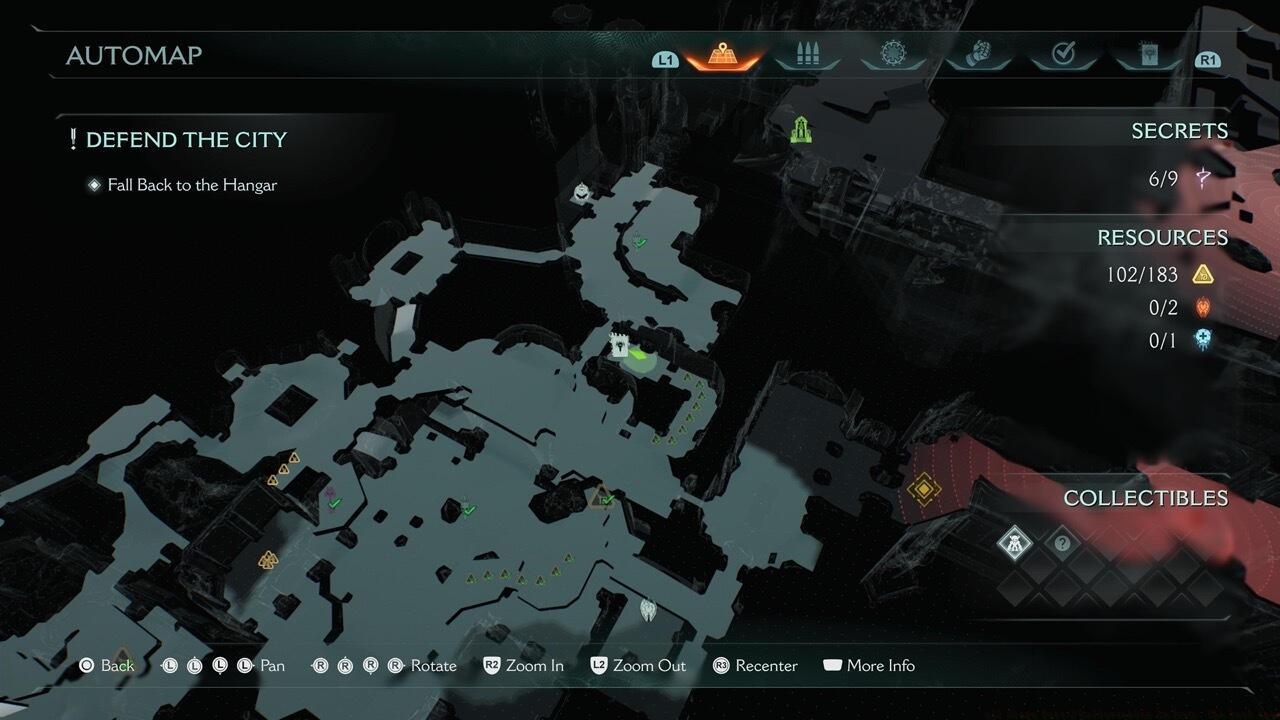Select the cluster of three gold resource markers

[267, 560]
